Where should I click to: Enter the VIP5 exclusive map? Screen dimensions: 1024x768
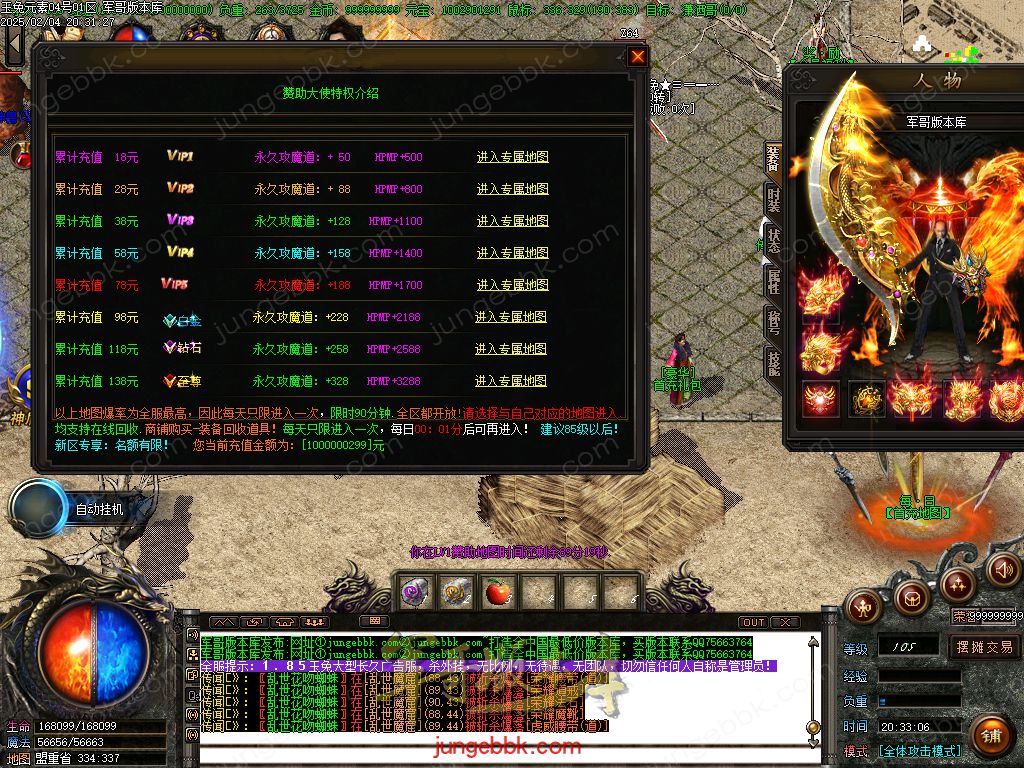tap(512, 285)
